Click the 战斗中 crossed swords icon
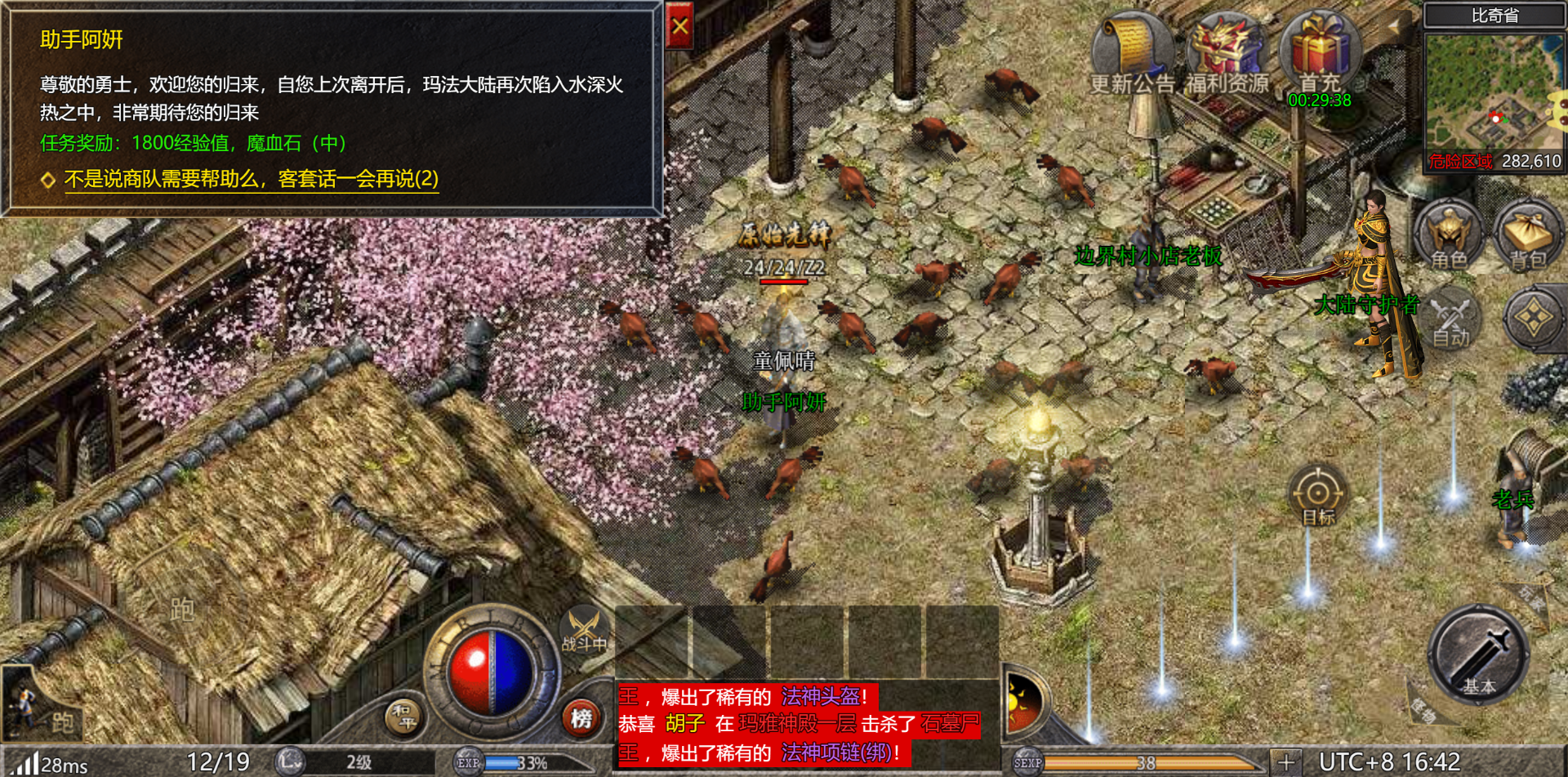Screen dimensions: 1568x777 [x=584, y=631]
